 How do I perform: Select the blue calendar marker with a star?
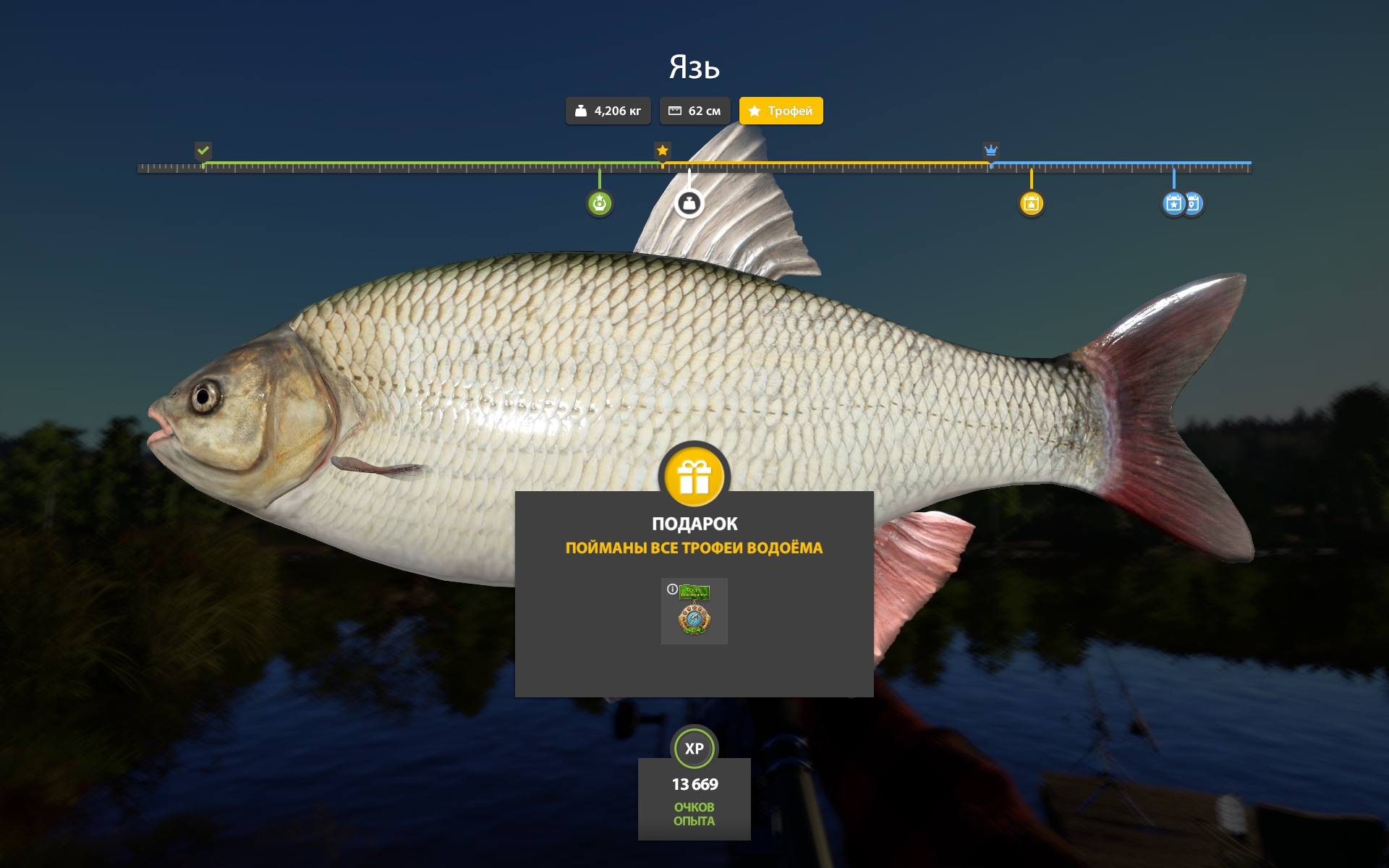[x=1173, y=203]
